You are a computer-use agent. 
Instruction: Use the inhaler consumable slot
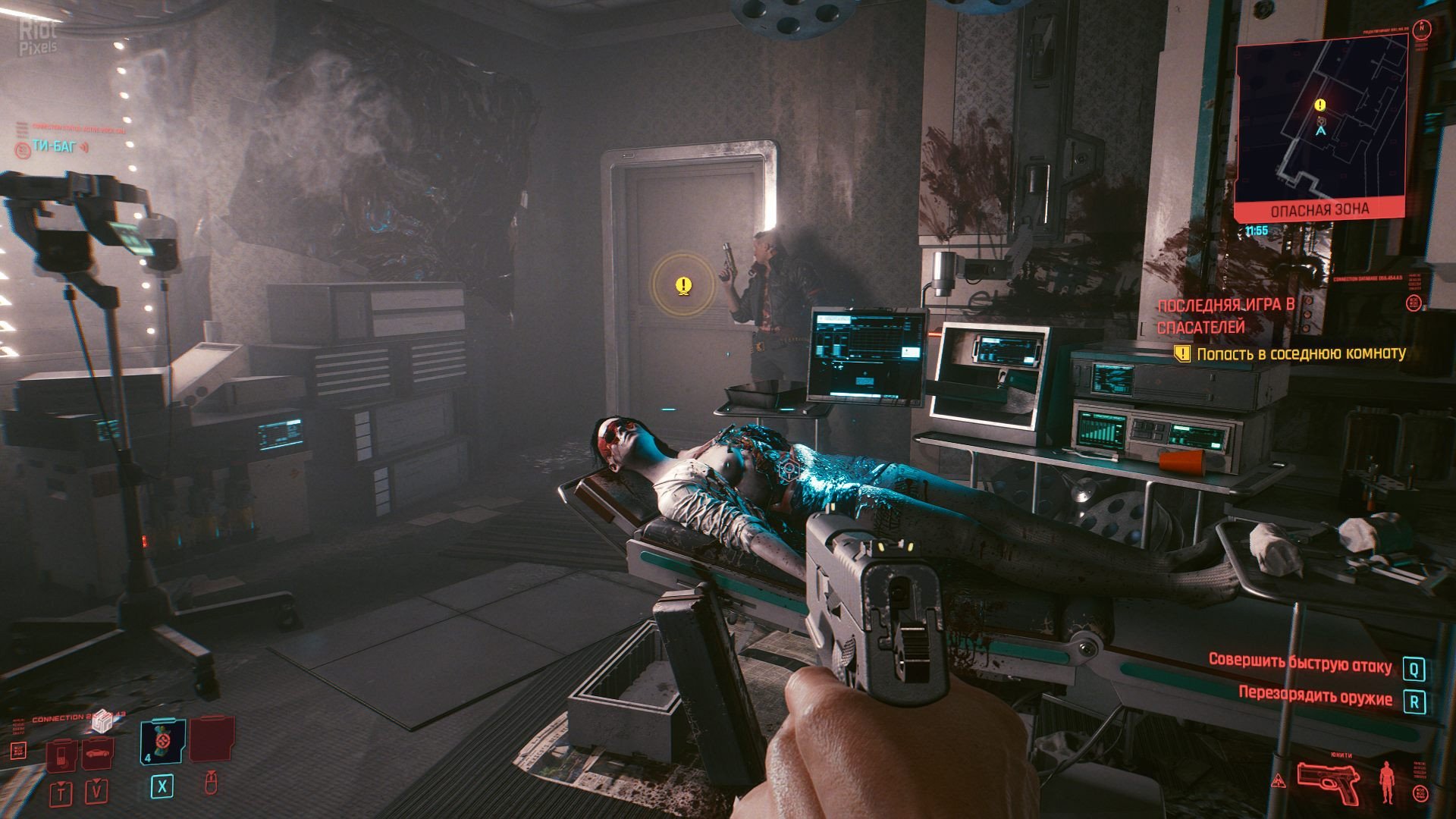coord(162,741)
